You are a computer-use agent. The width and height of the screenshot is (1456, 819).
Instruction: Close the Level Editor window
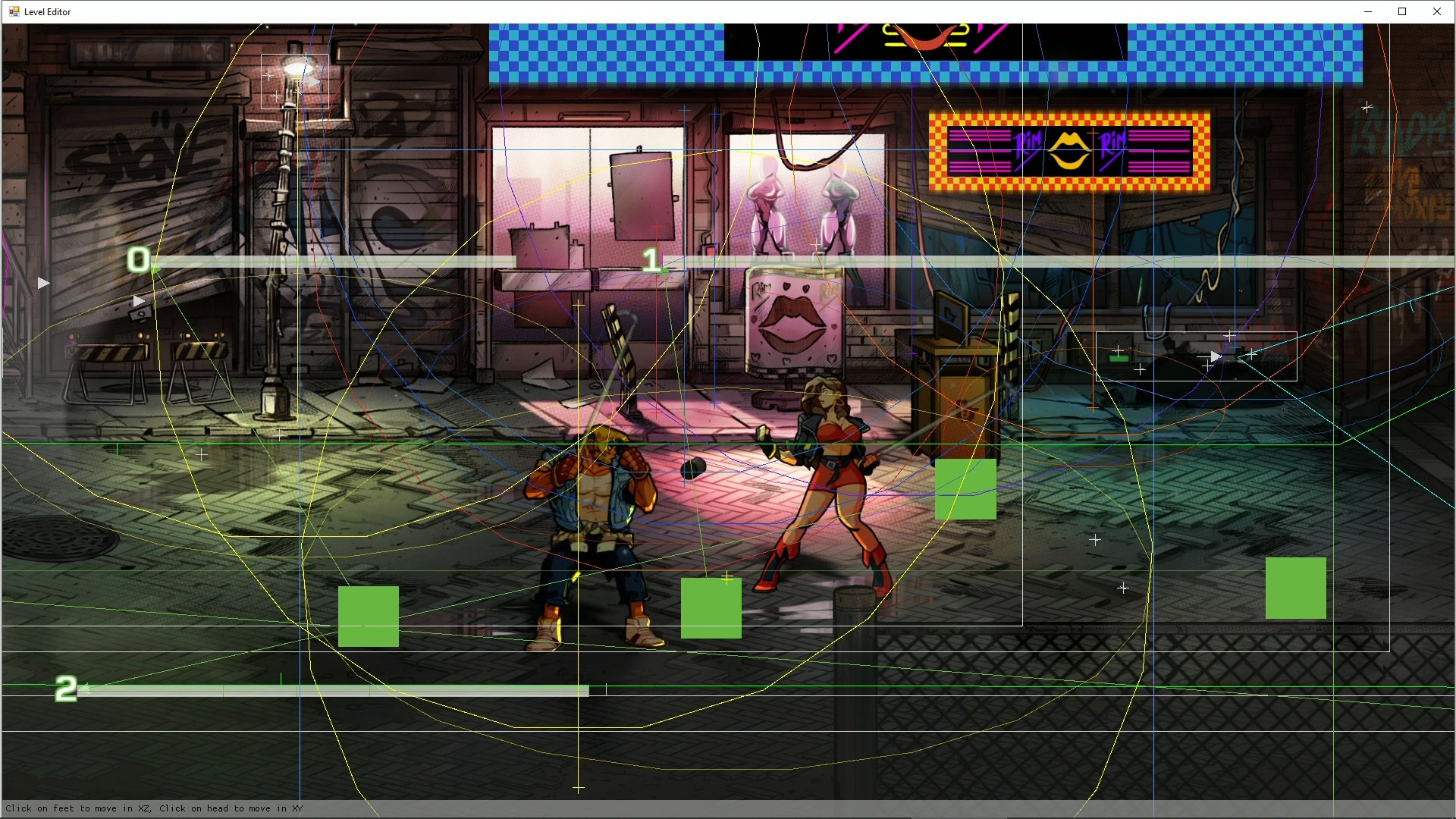tap(1436, 11)
